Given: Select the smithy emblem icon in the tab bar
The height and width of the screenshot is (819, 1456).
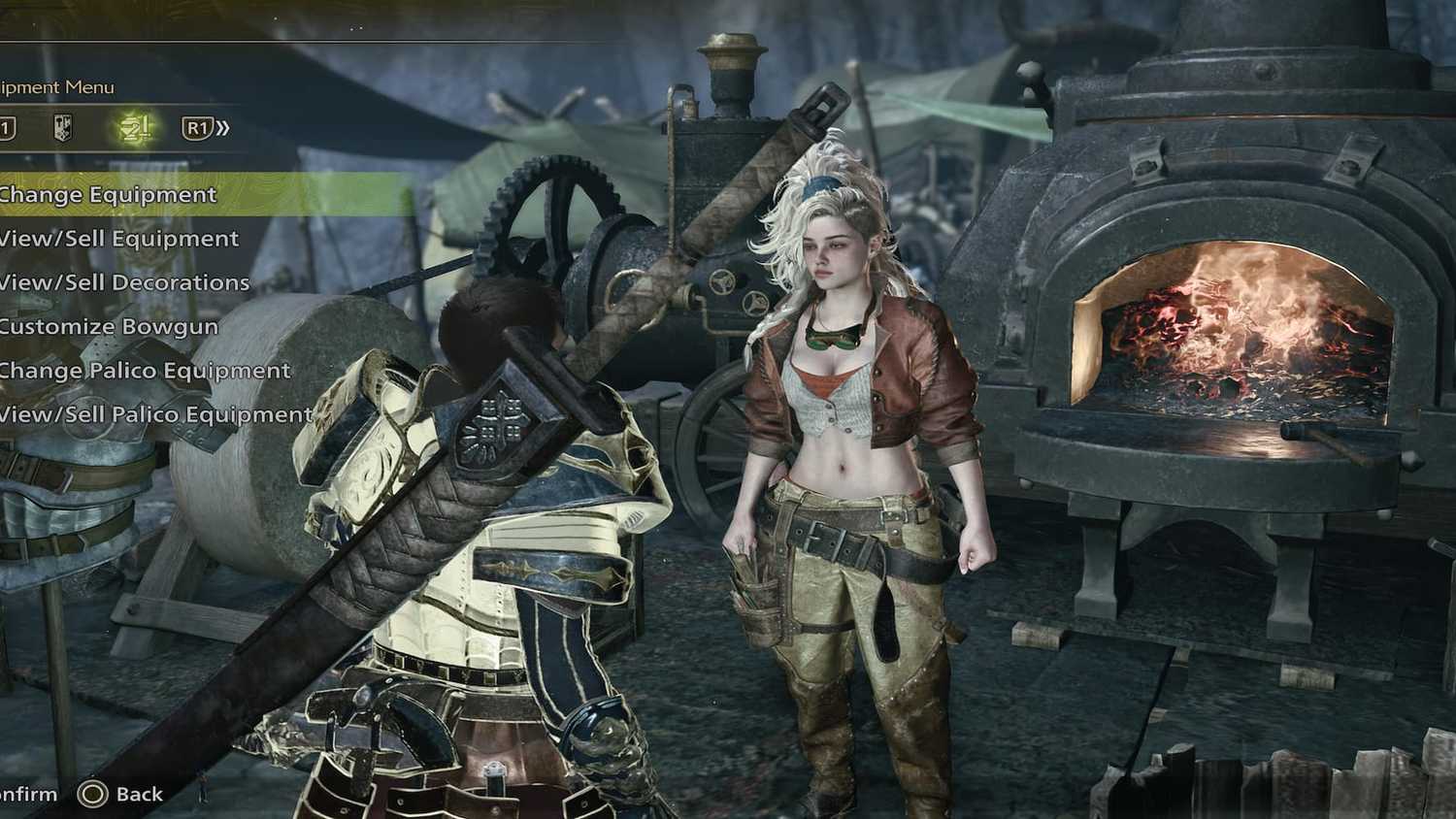Looking at the screenshot, I should tap(60, 126).
